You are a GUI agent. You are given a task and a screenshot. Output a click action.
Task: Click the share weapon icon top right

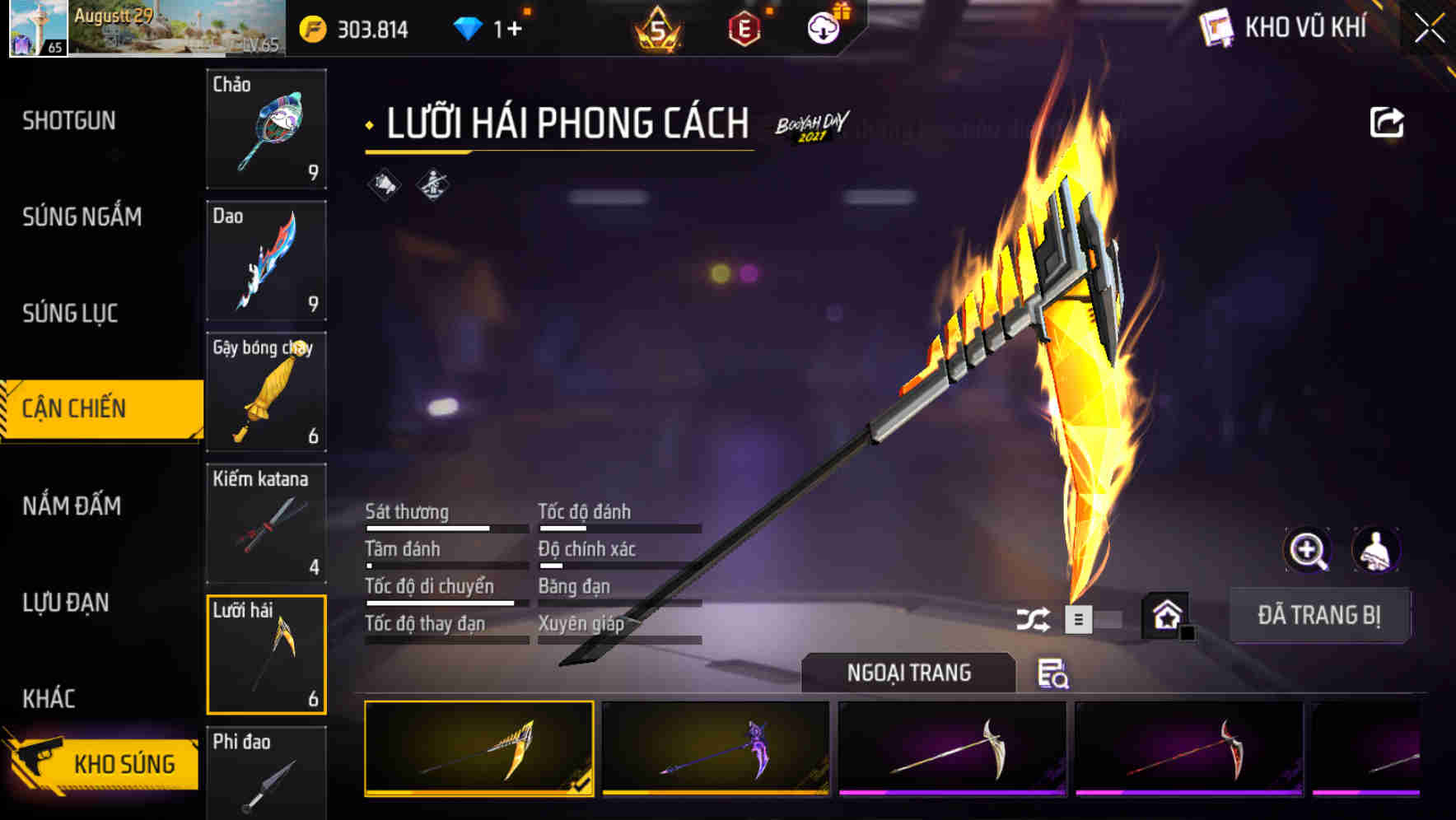[x=1387, y=122]
